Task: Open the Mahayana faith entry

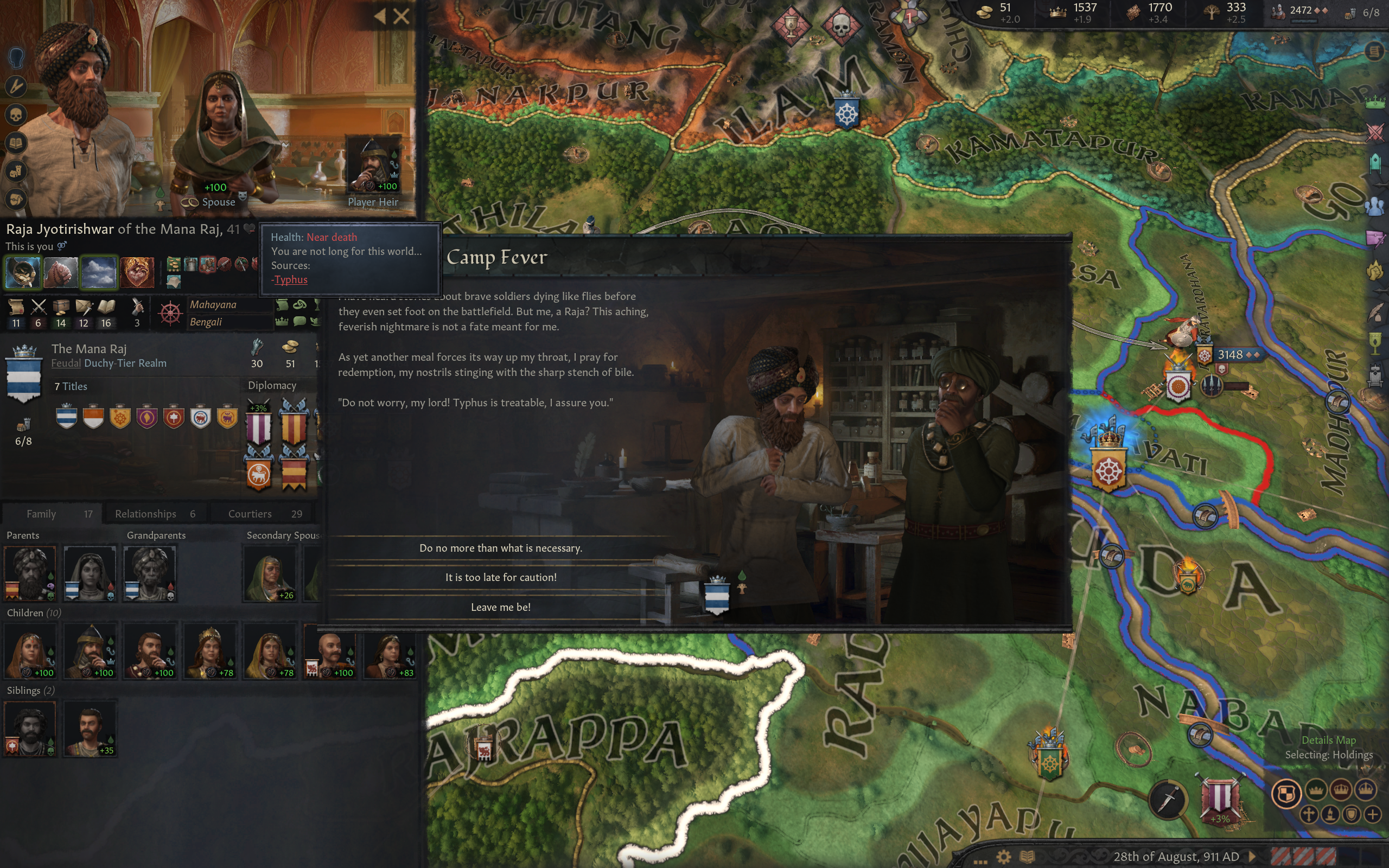Action: (x=213, y=305)
